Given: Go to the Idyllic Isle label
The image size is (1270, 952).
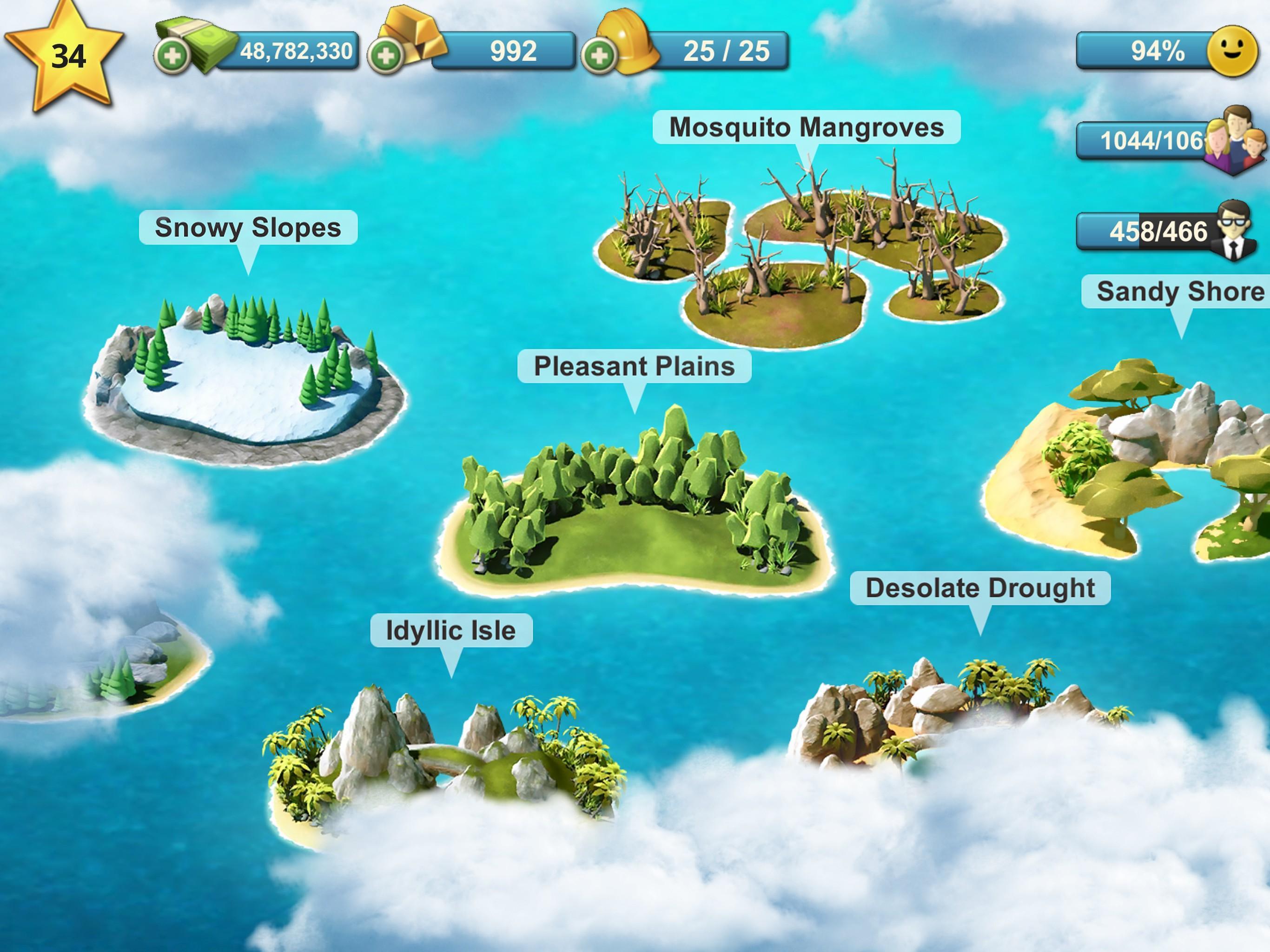Looking at the screenshot, I should pyautogui.click(x=451, y=630).
